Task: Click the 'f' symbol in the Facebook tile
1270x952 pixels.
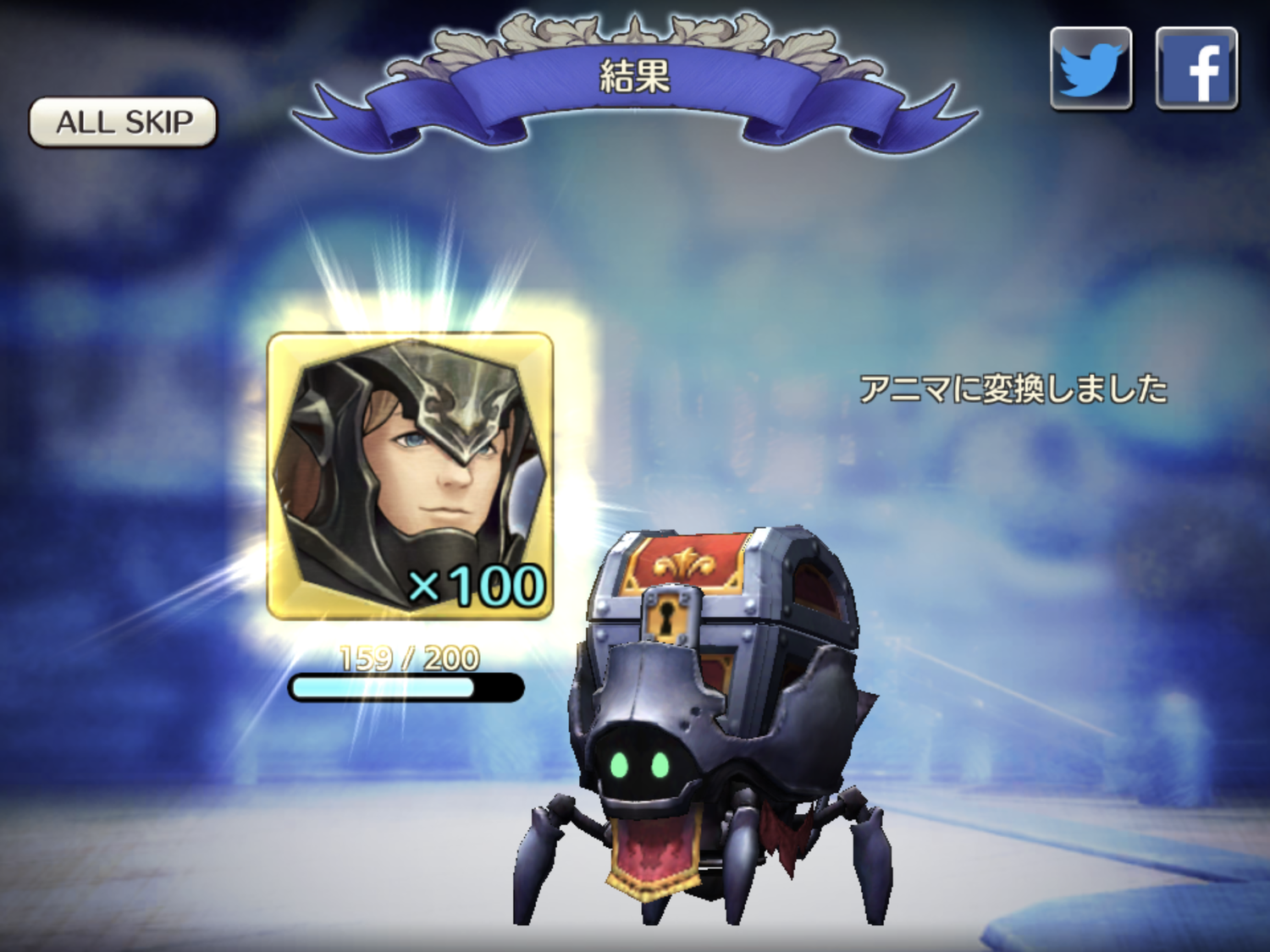Action: pyautogui.click(x=1196, y=68)
